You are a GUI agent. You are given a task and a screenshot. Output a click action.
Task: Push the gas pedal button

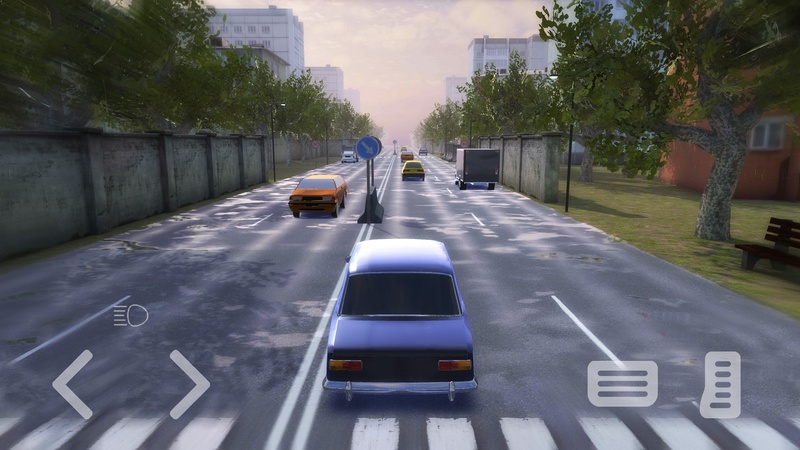(720, 384)
